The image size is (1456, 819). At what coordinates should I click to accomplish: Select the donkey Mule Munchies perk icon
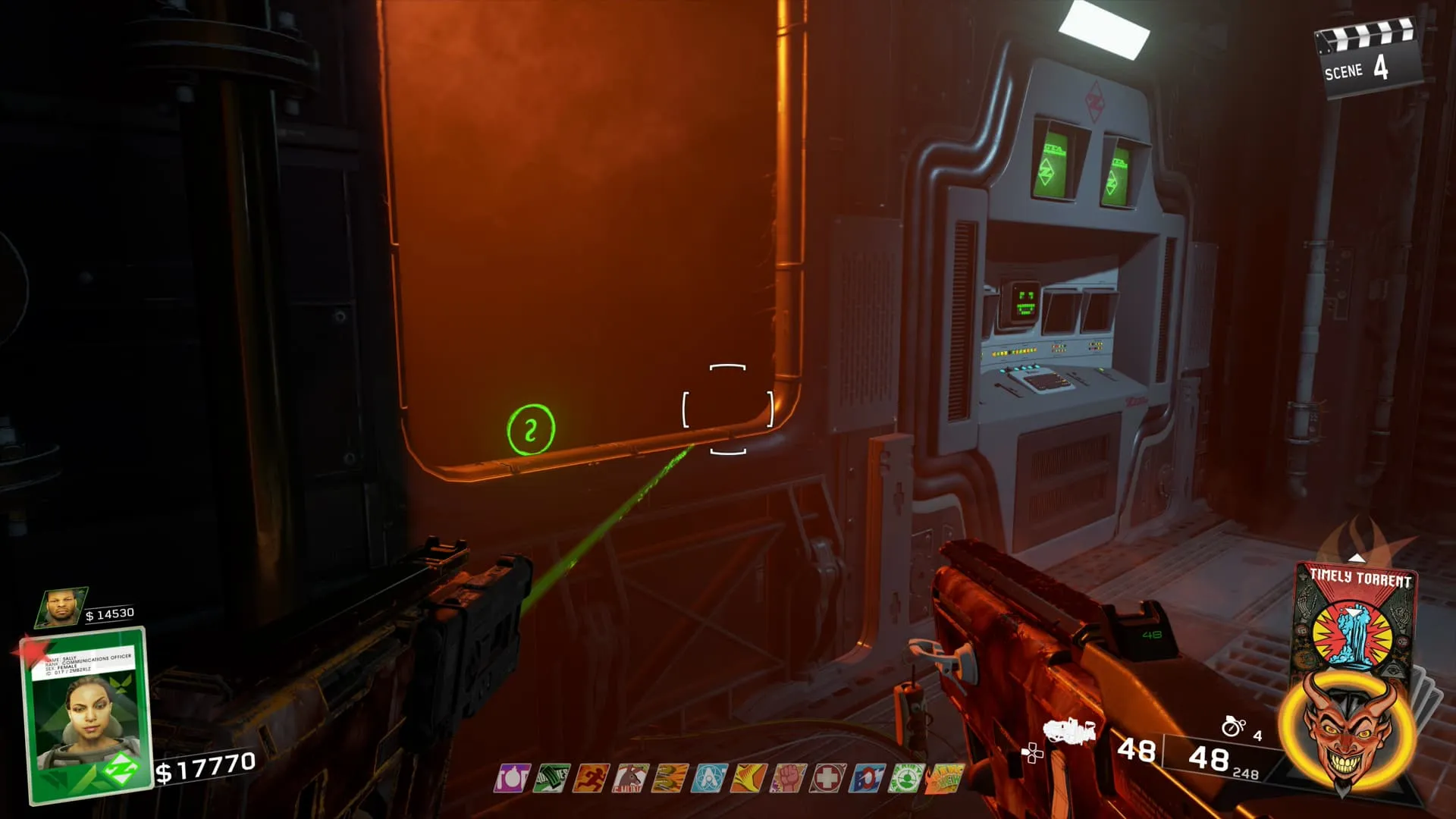pos(630,778)
